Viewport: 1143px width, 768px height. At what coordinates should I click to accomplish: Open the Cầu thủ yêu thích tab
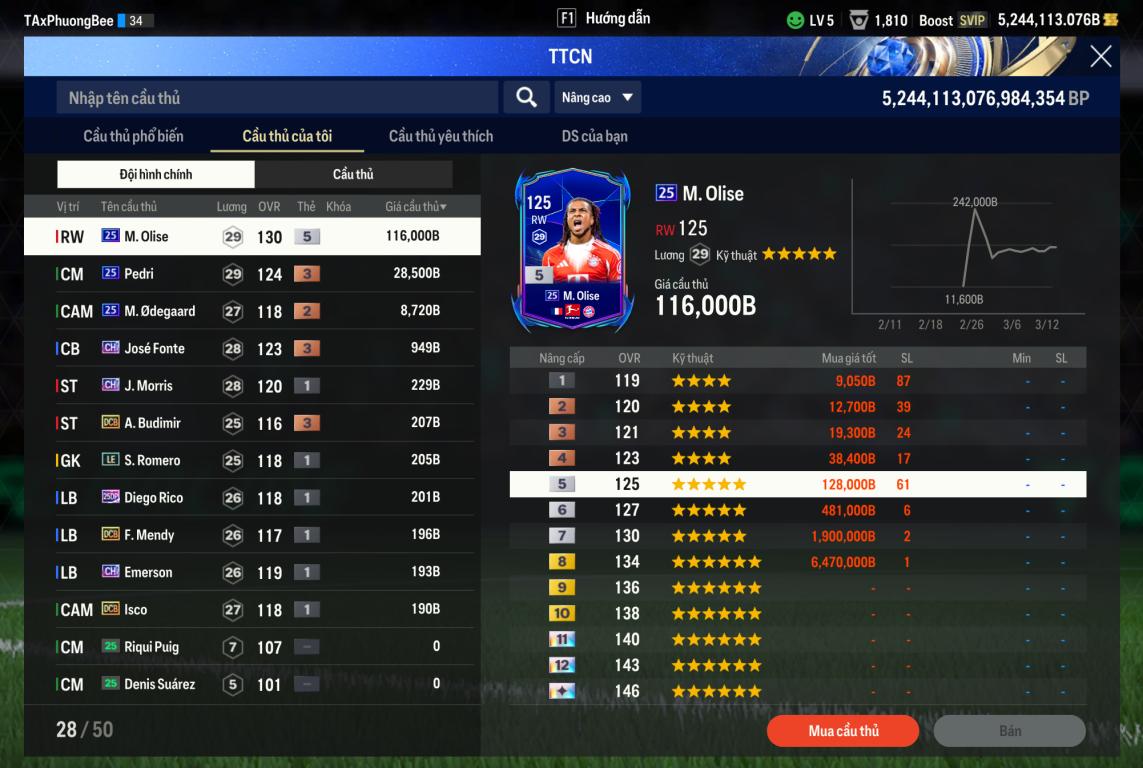[x=440, y=136]
